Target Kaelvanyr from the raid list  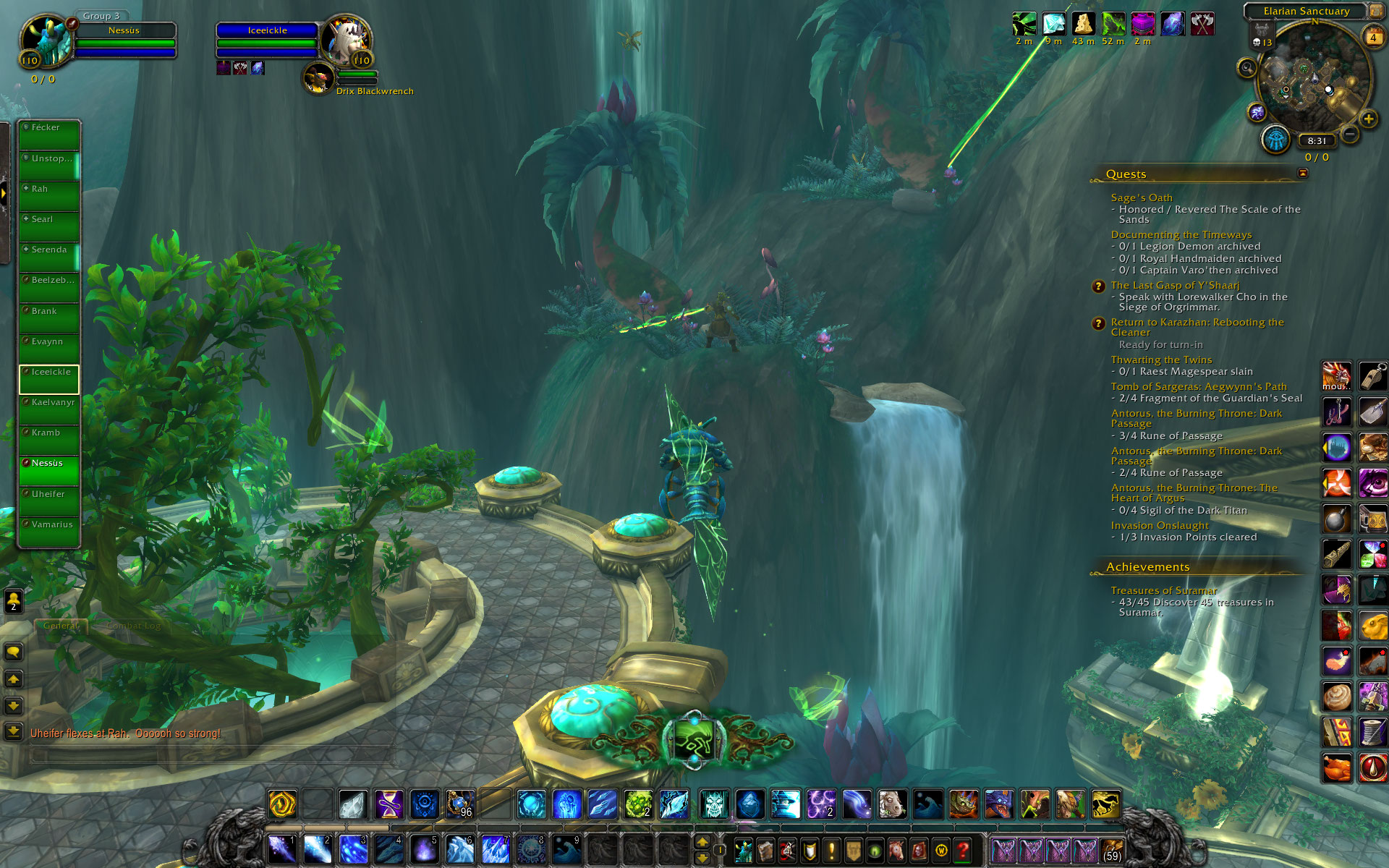click(49, 410)
